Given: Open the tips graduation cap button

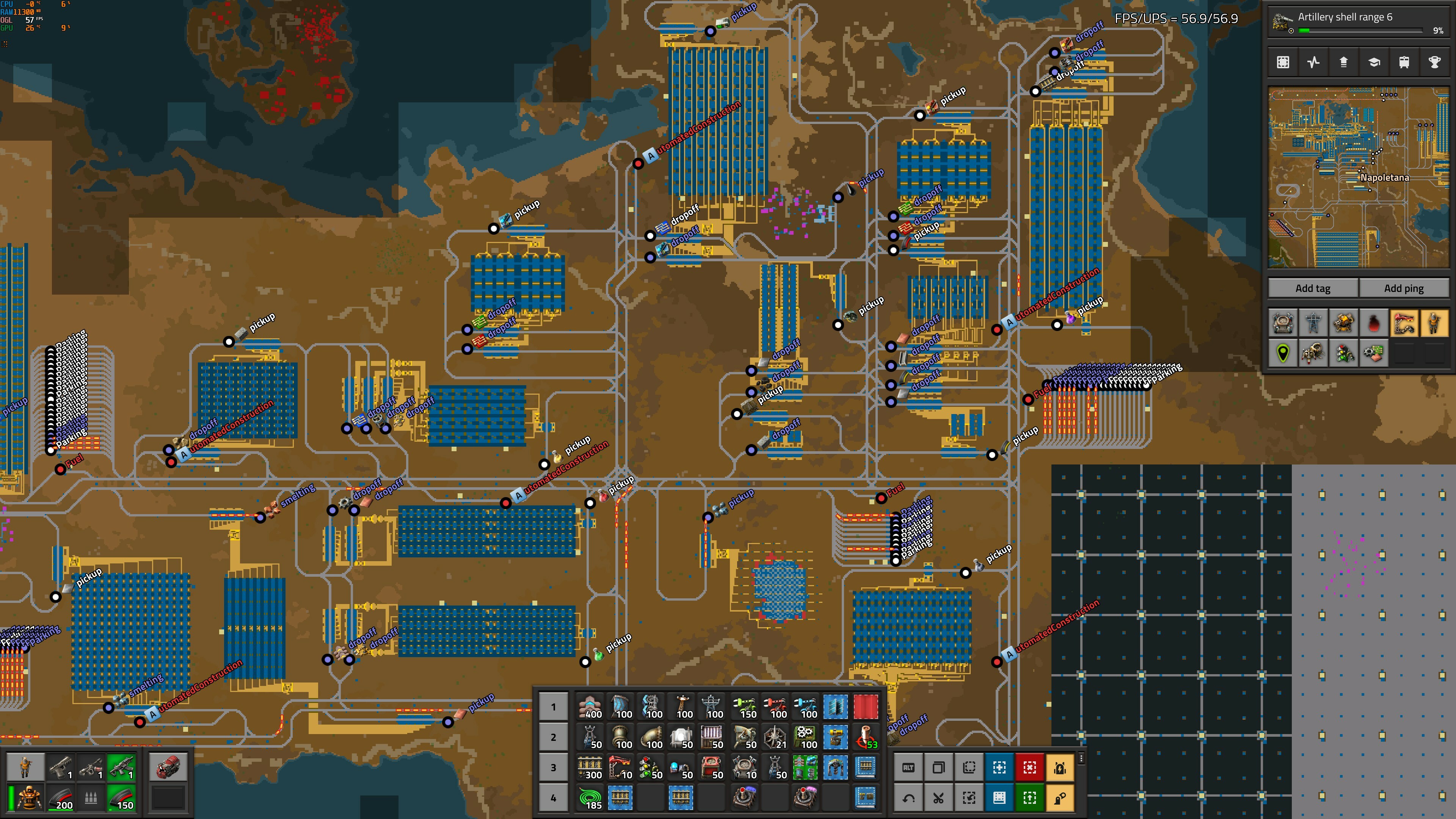Looking at the screenshot, I should coord(1373,62).
